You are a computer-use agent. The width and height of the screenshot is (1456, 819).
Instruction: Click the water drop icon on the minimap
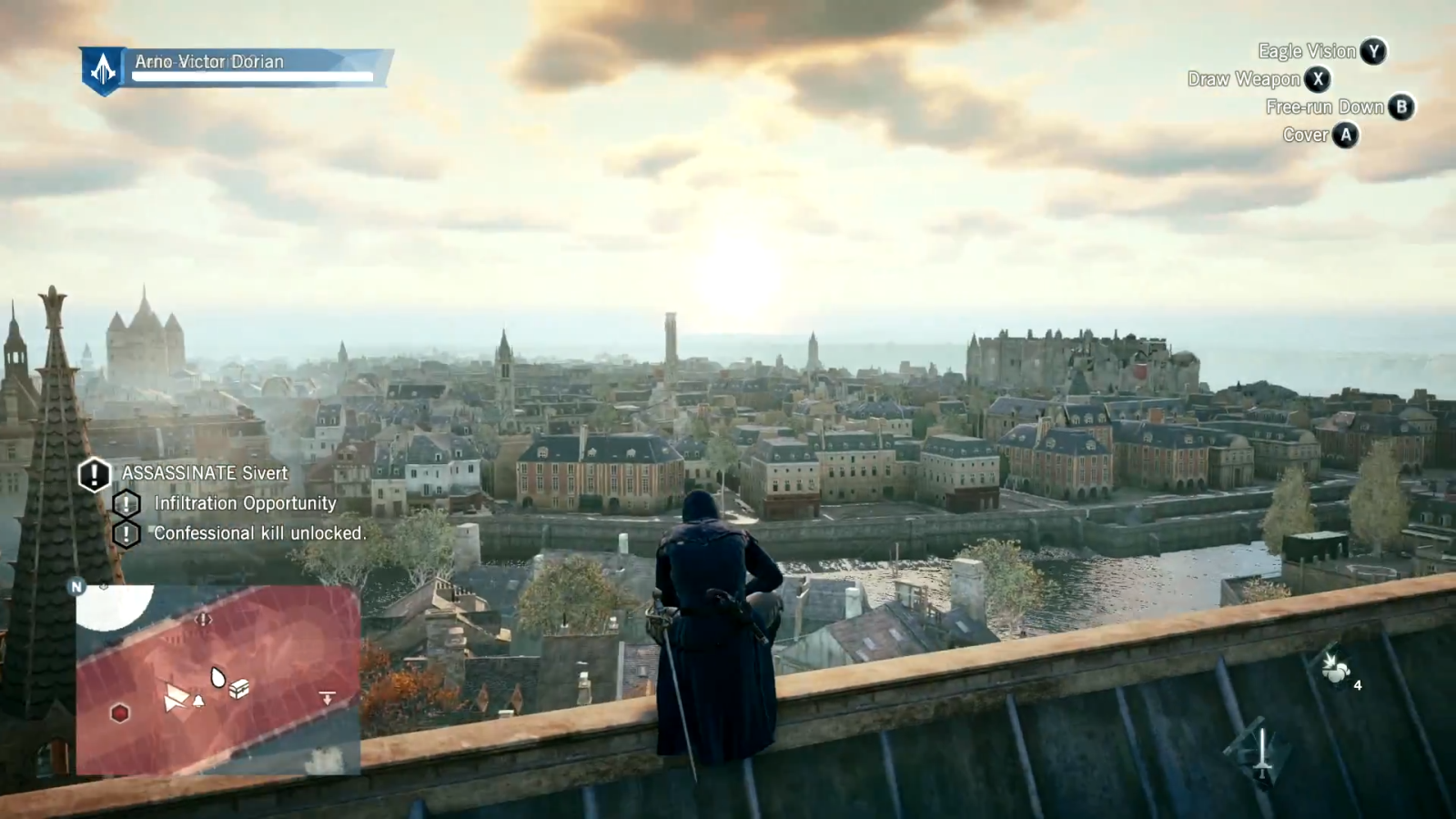[217, 677]
